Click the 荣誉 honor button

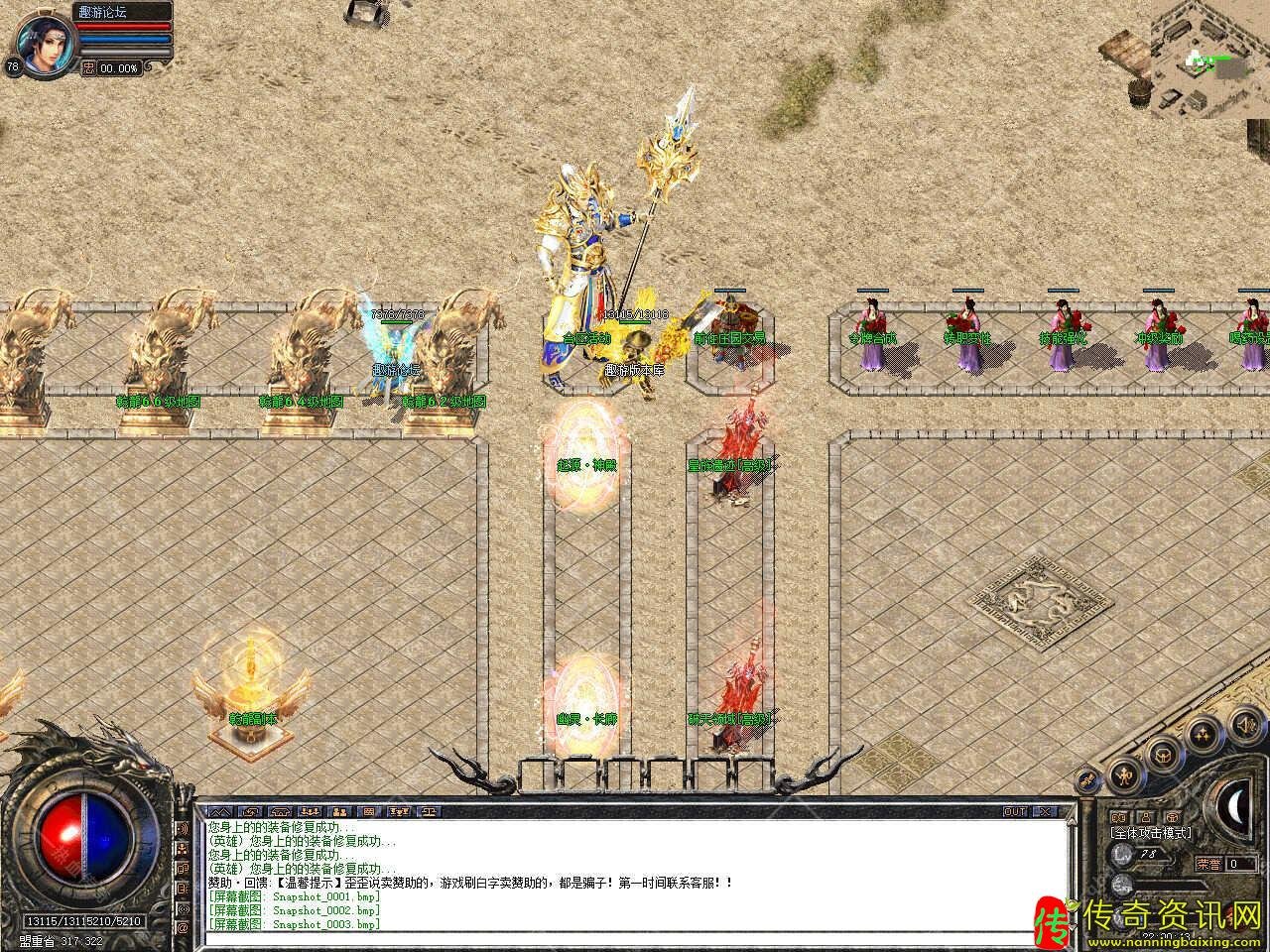point(1208,864)
